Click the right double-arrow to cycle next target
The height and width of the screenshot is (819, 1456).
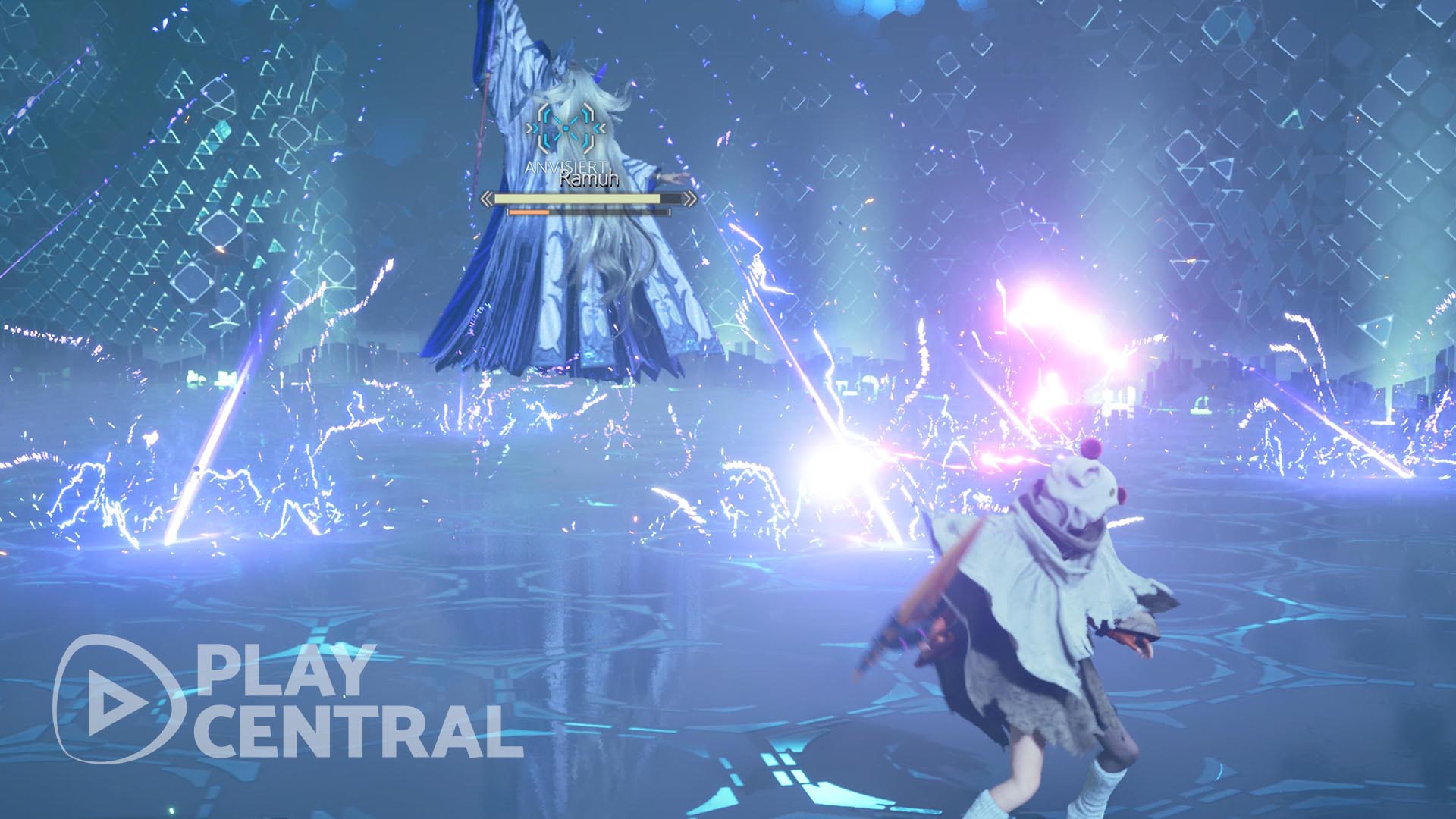tap(690, 199)
